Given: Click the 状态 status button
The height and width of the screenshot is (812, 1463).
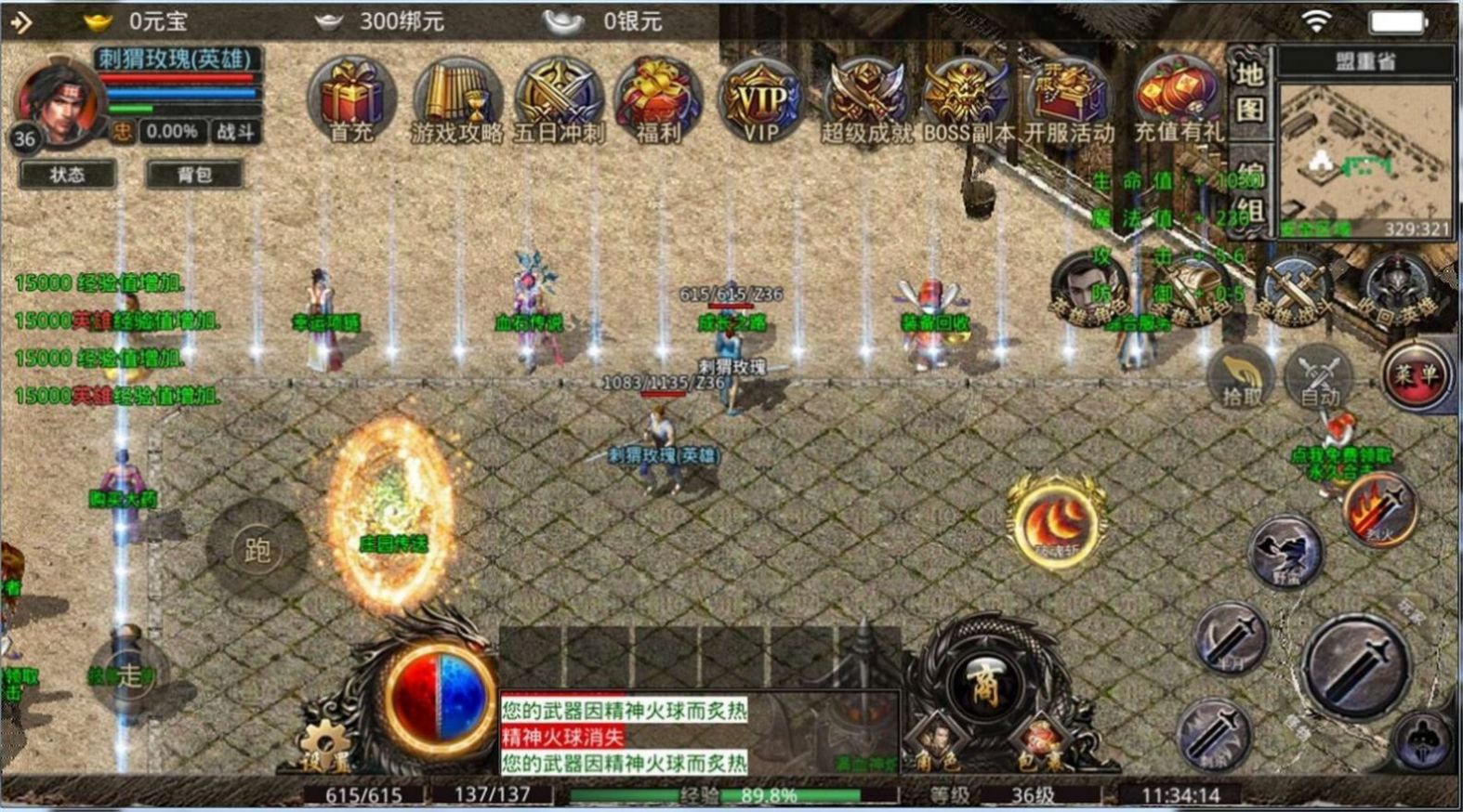Looking at the screenshot, I should click(67, 175).
